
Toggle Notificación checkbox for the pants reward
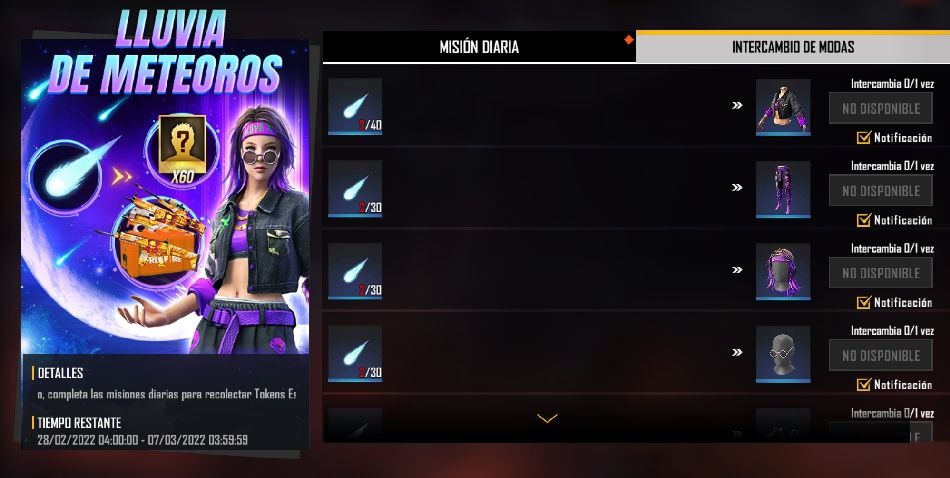(x=863, y=220)
